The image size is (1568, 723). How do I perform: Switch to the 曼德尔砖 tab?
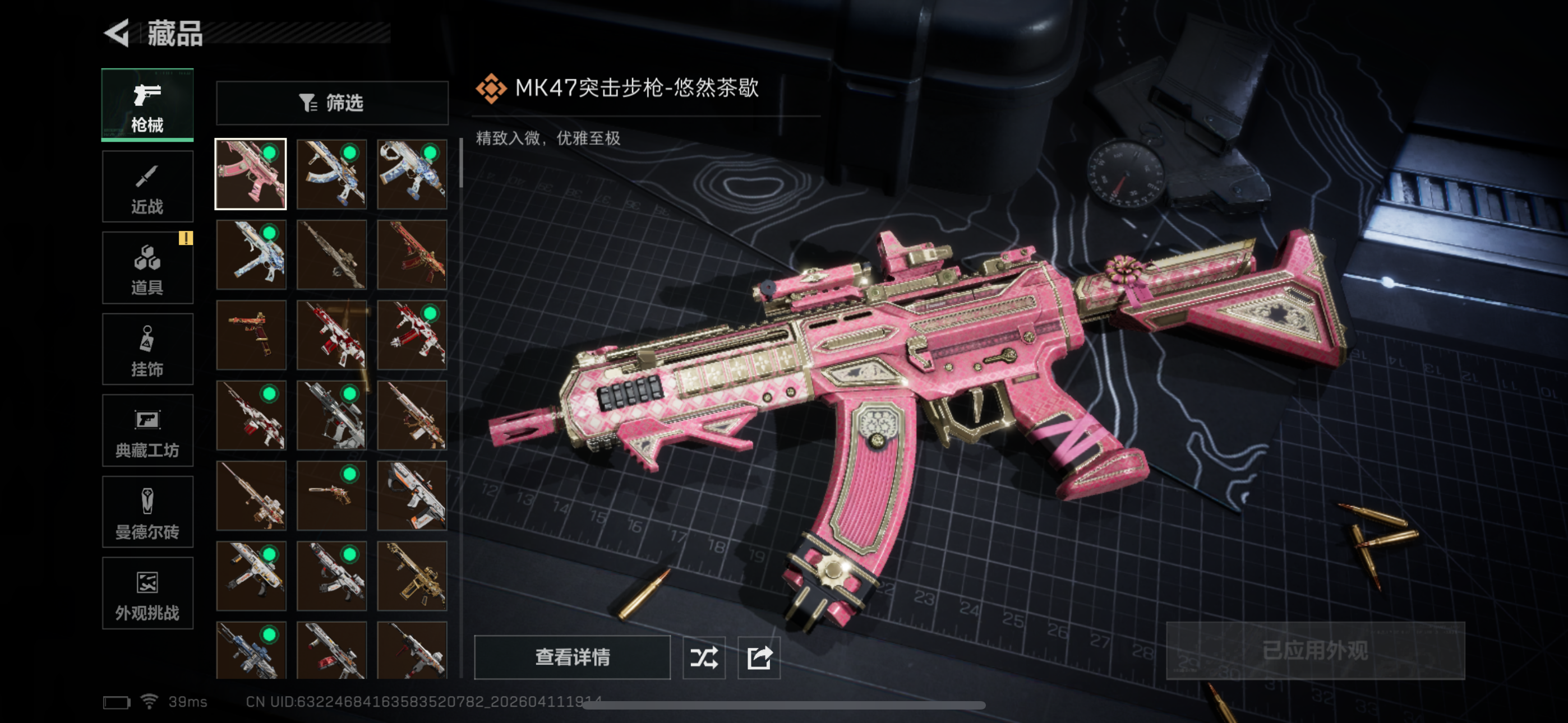(x=147, y=512)
